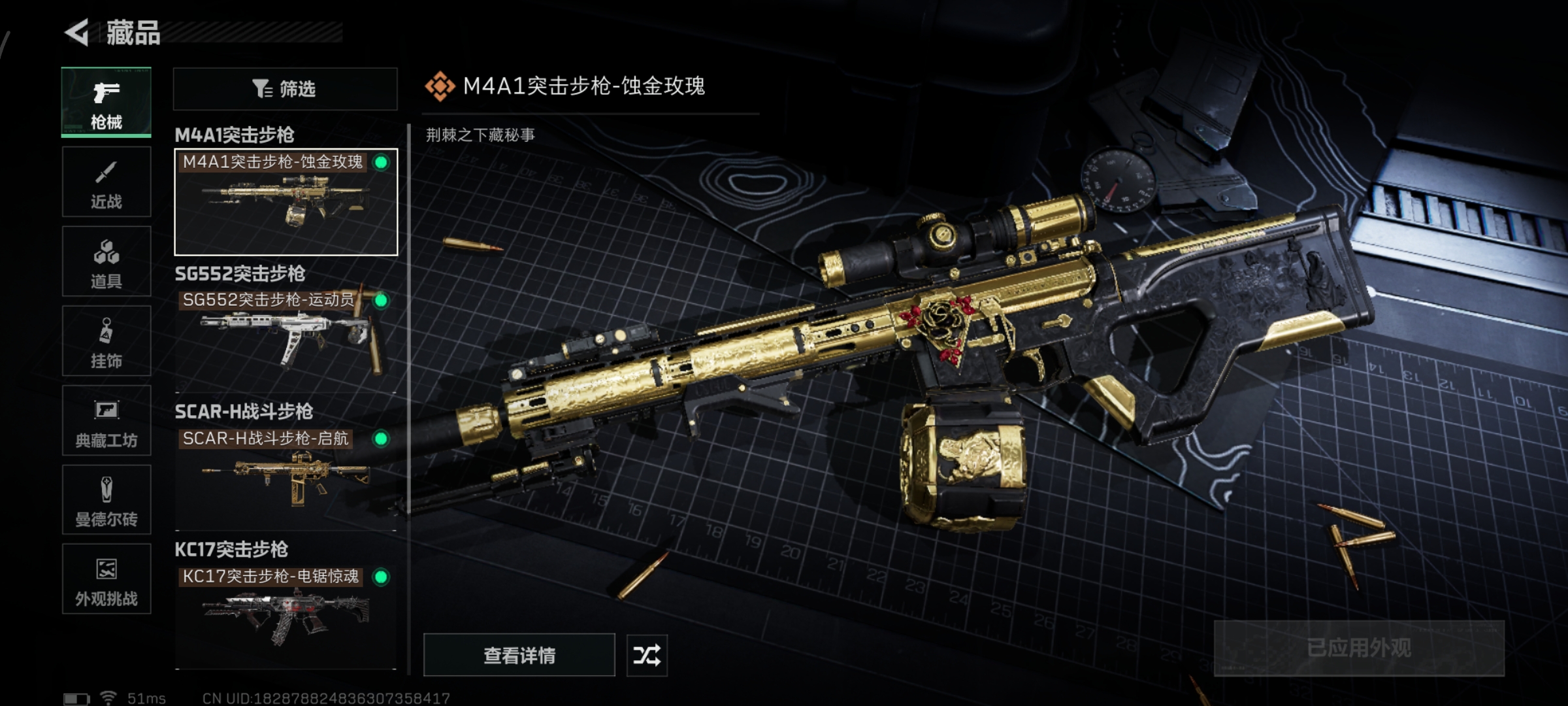Open the 典藏工坊 workshop tab

coord(106,420)
